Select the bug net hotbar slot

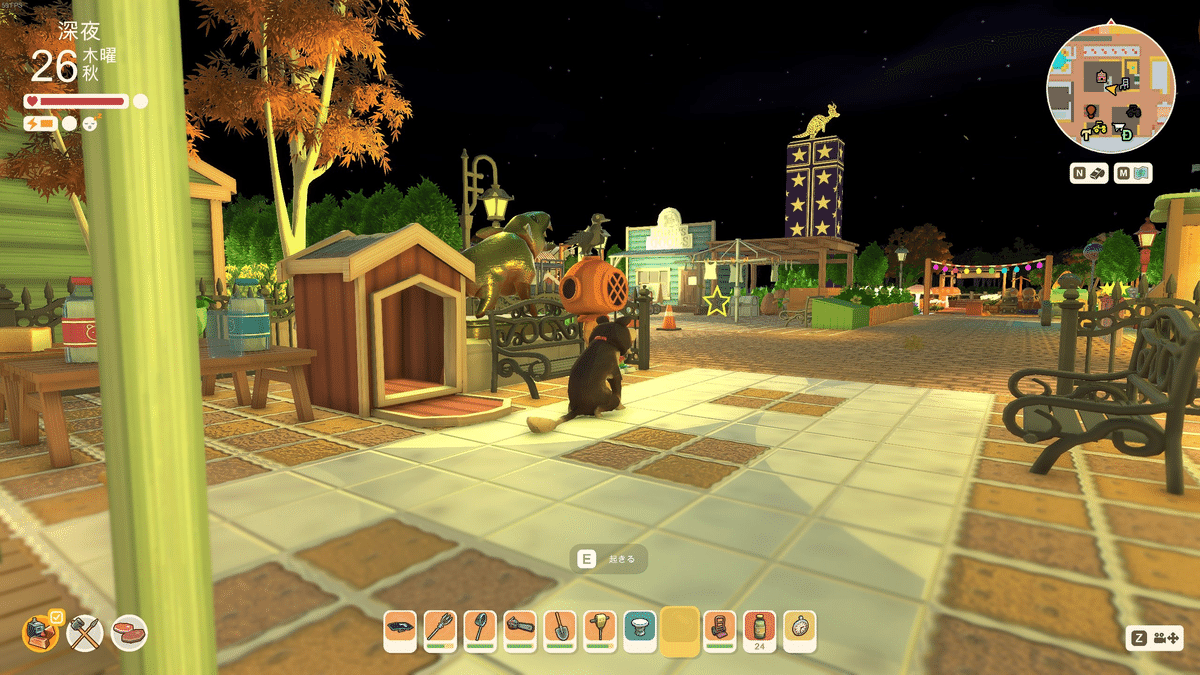tap(480, 629)
